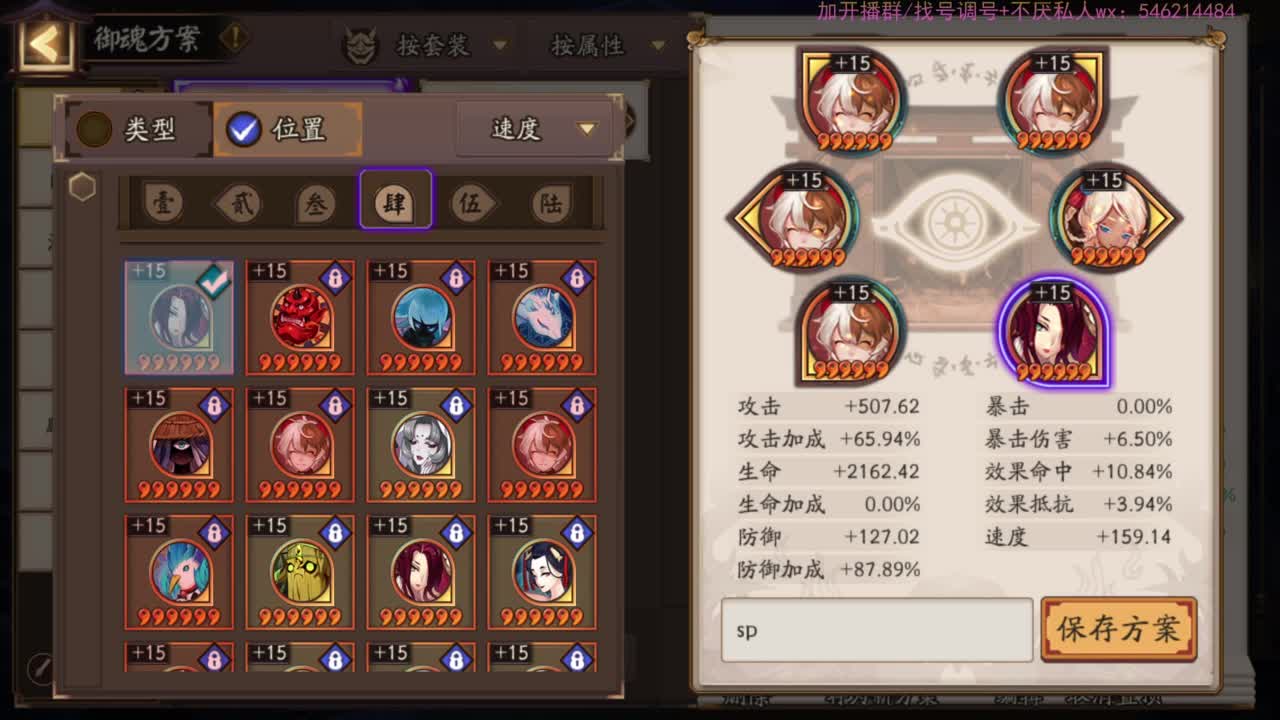Select the red oni soul in the grid
The height and width of the screenshot is (720, 1280).
300,315
